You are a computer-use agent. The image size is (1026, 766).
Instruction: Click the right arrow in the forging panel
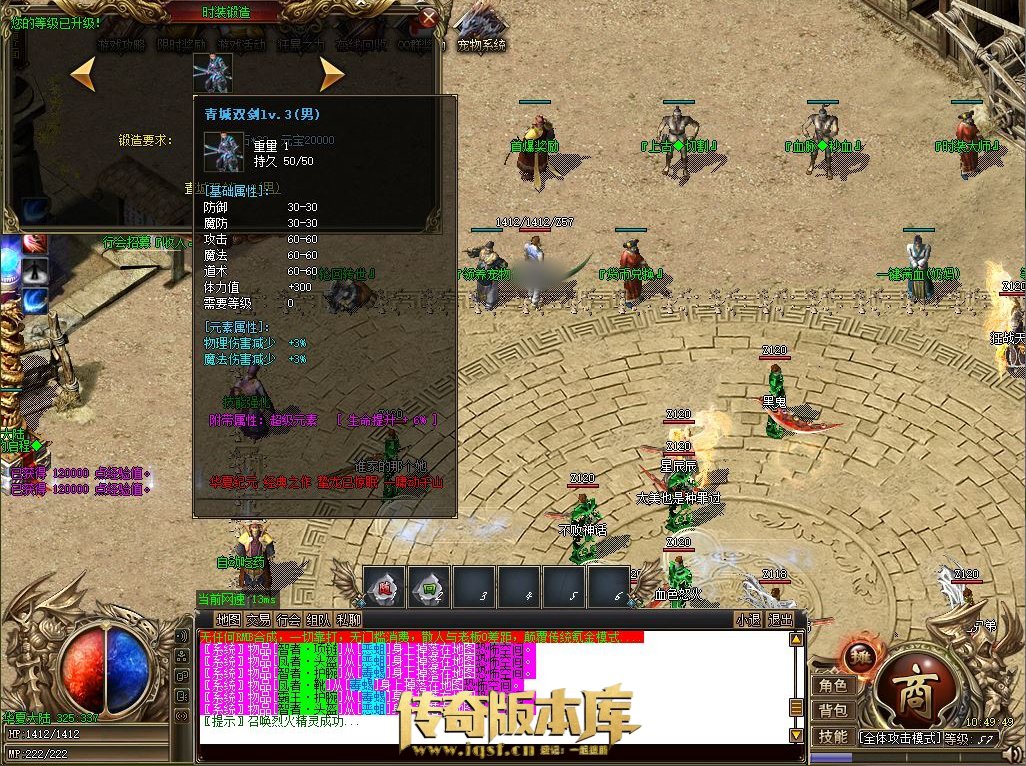[331, 73]
